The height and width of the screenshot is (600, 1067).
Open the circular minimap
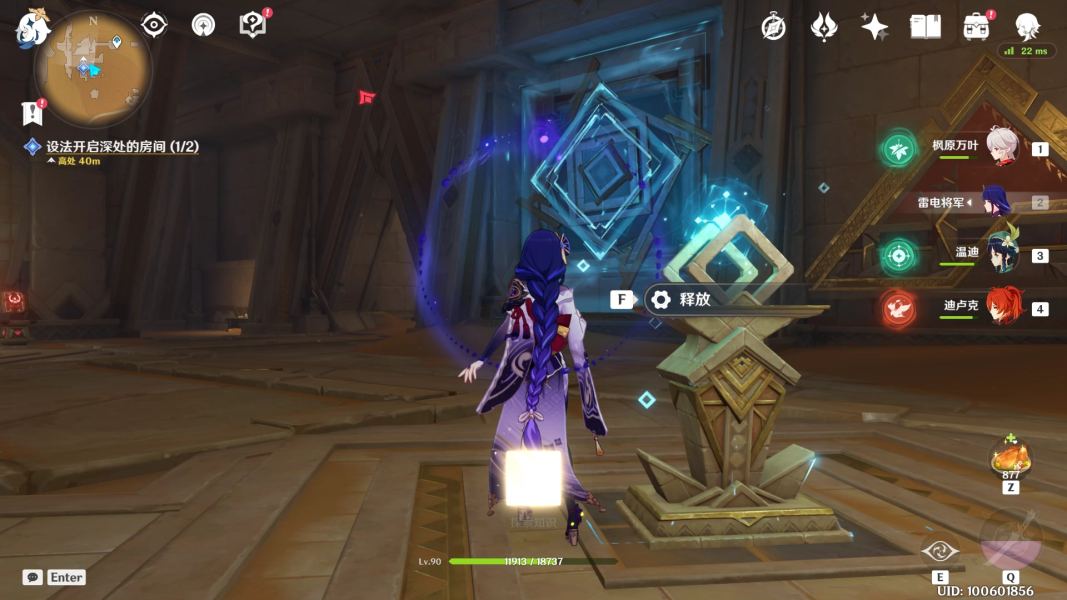click(x=93, y=69)
